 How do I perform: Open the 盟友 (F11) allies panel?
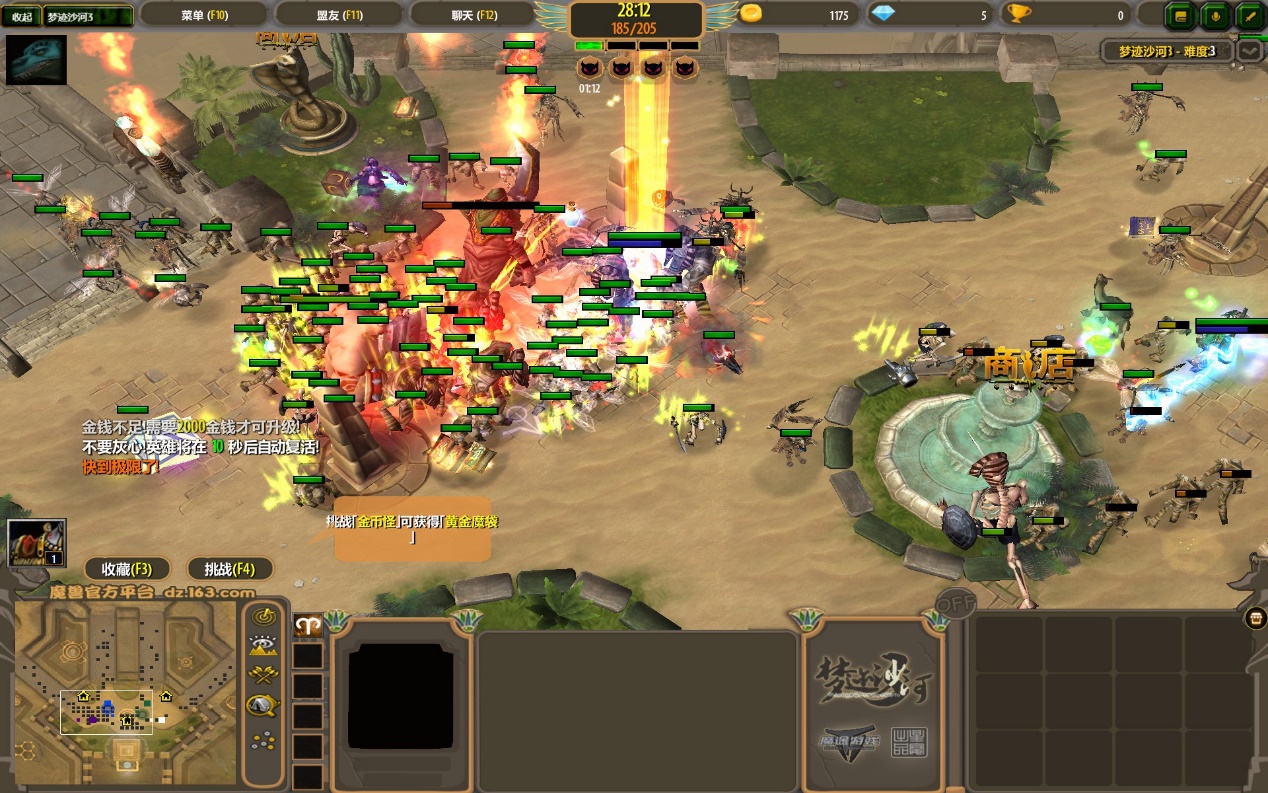tap(339, 15)
